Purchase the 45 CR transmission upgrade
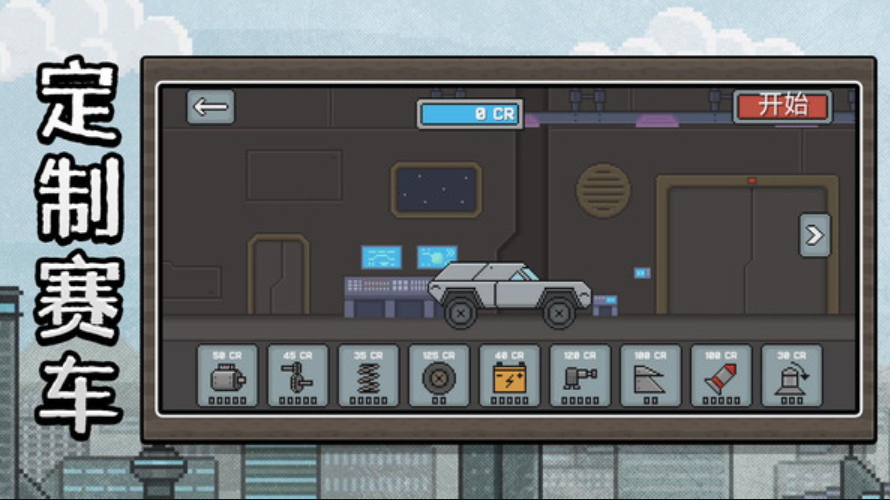Screen dimensions: 890x500 (298, 376)
